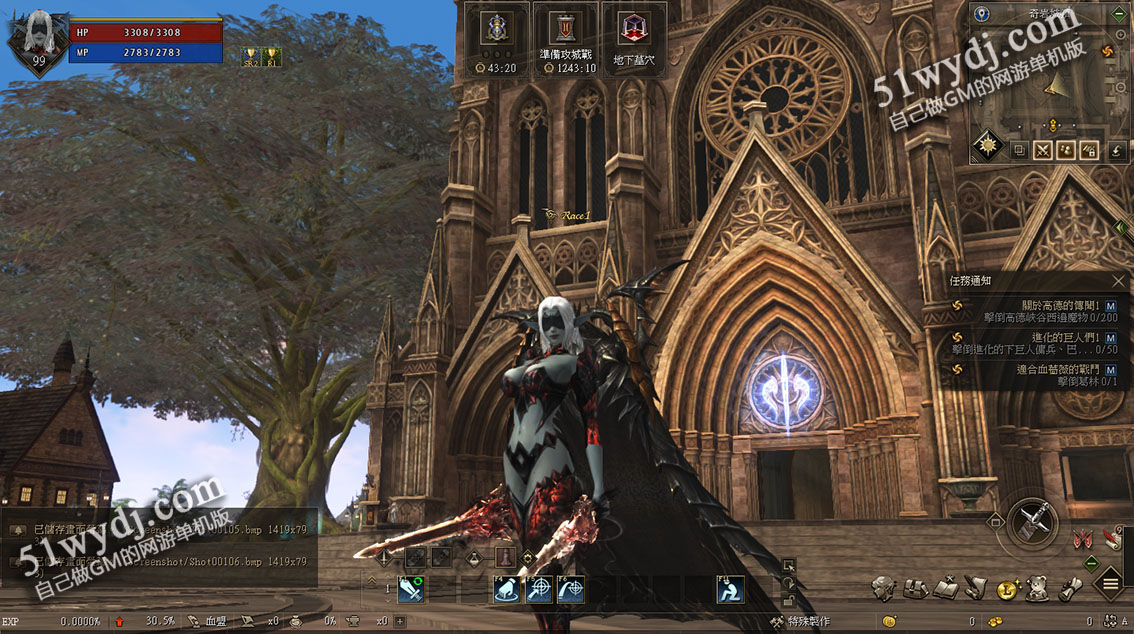
Task: Open the gold L coin shop
Action: coord(1007,589)
